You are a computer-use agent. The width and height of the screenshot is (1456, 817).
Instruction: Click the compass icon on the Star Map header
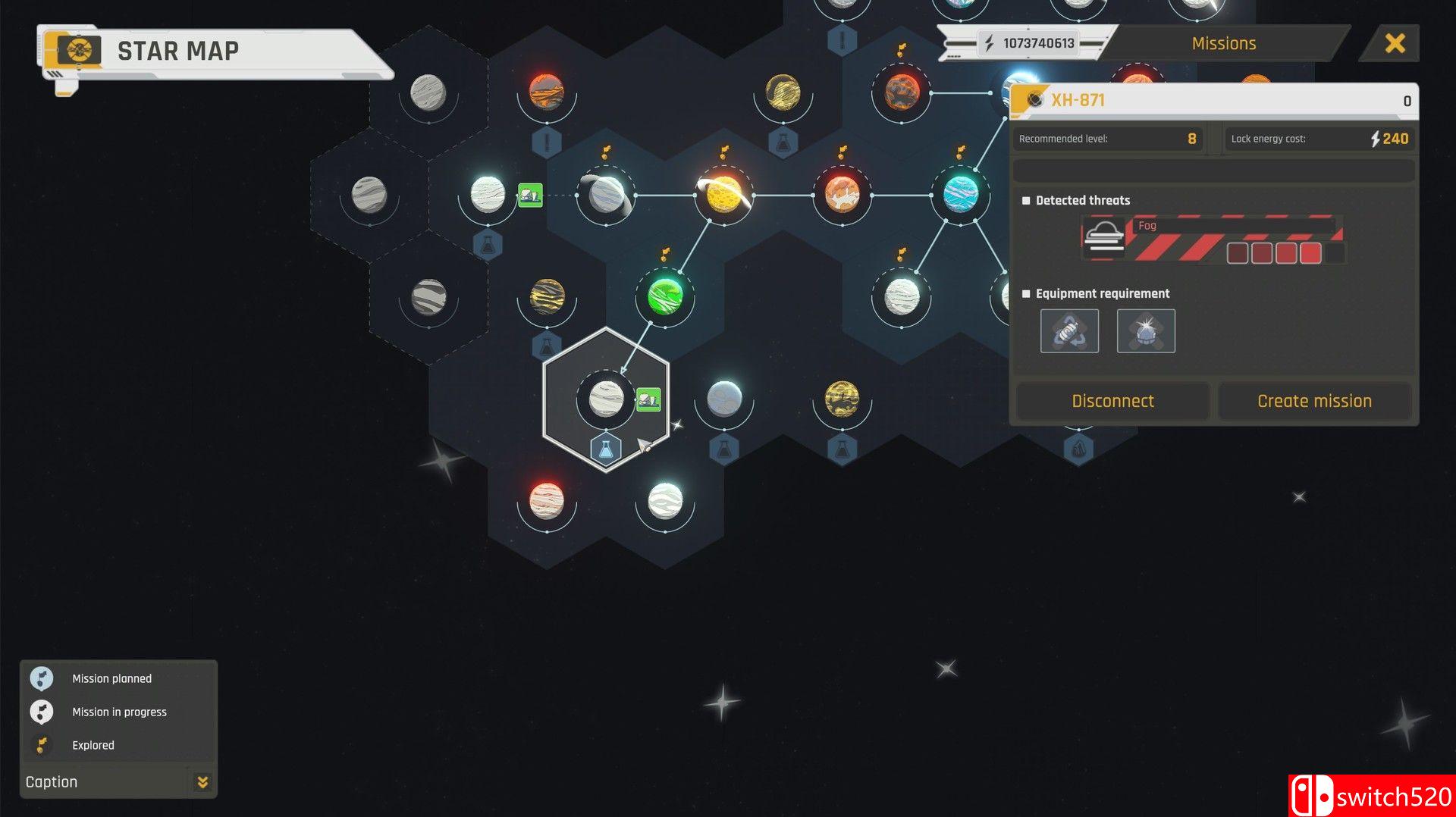tap(78, 52)
